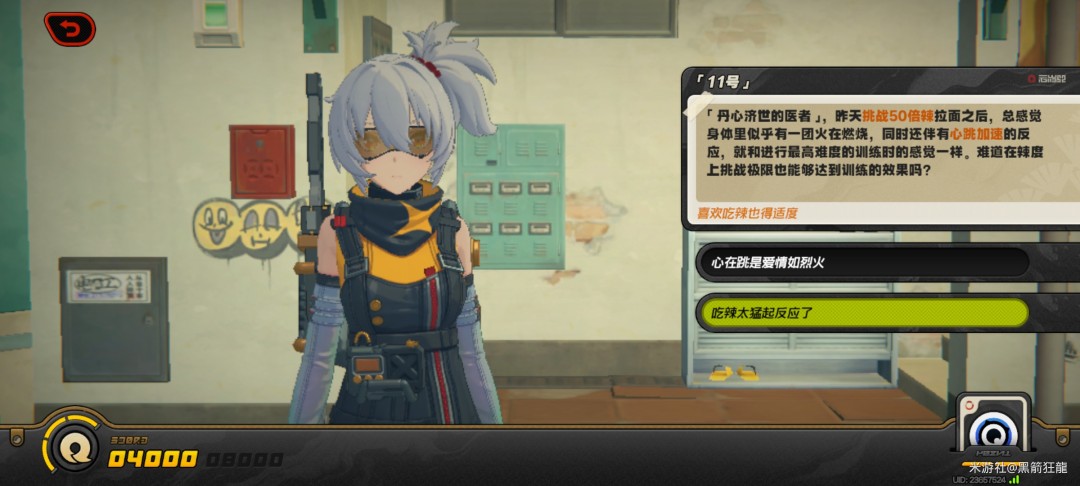Choose the reply "心在跳是爱情如烈火"
The width and height of the screenshot is (1080, 486).
862,262
